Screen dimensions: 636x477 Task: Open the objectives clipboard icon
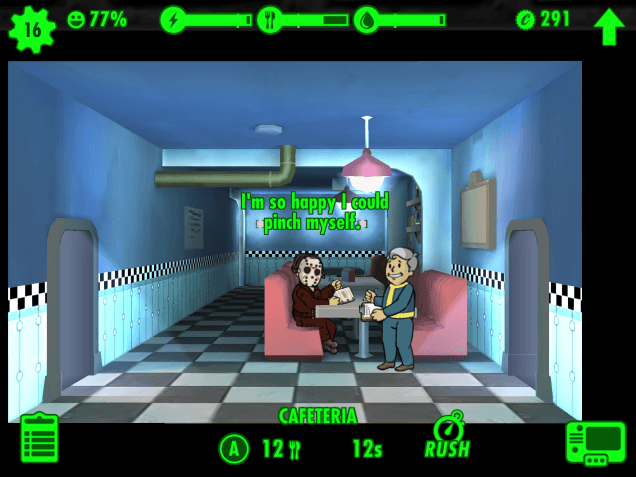click(40, 439)
